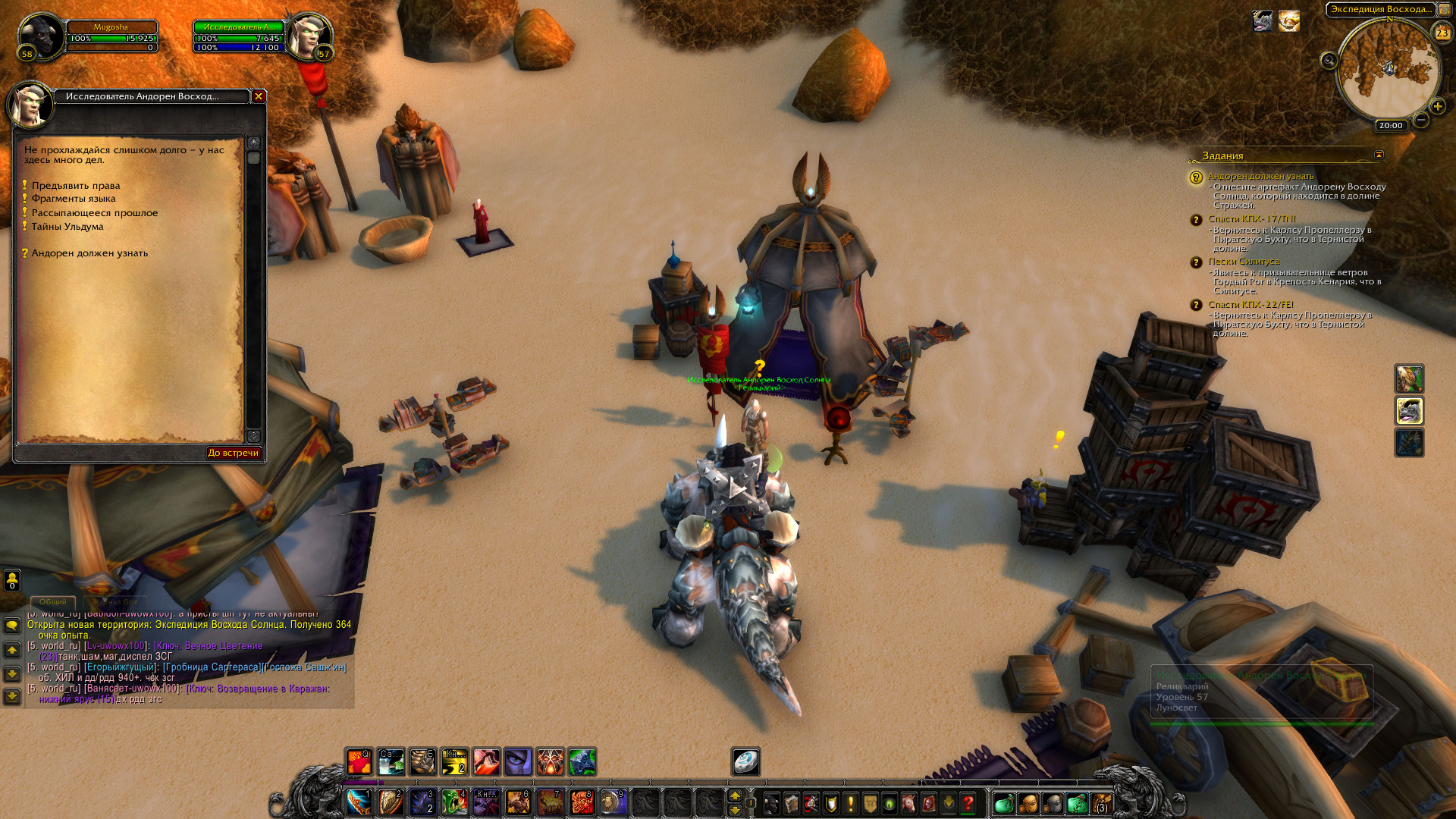Select the quest "Фрагменты языка"
1456x819 pixels.
[x=73, y=199]
